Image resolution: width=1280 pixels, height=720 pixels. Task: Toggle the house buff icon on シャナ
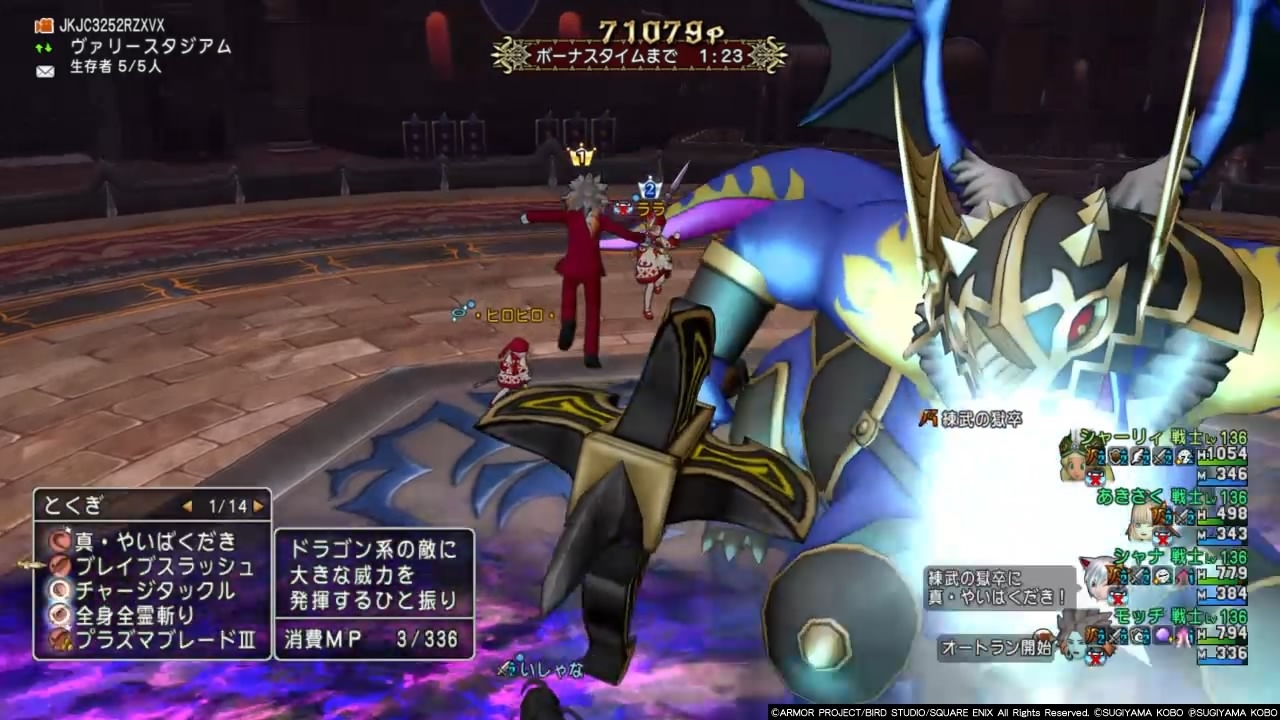click(1184, 575)
